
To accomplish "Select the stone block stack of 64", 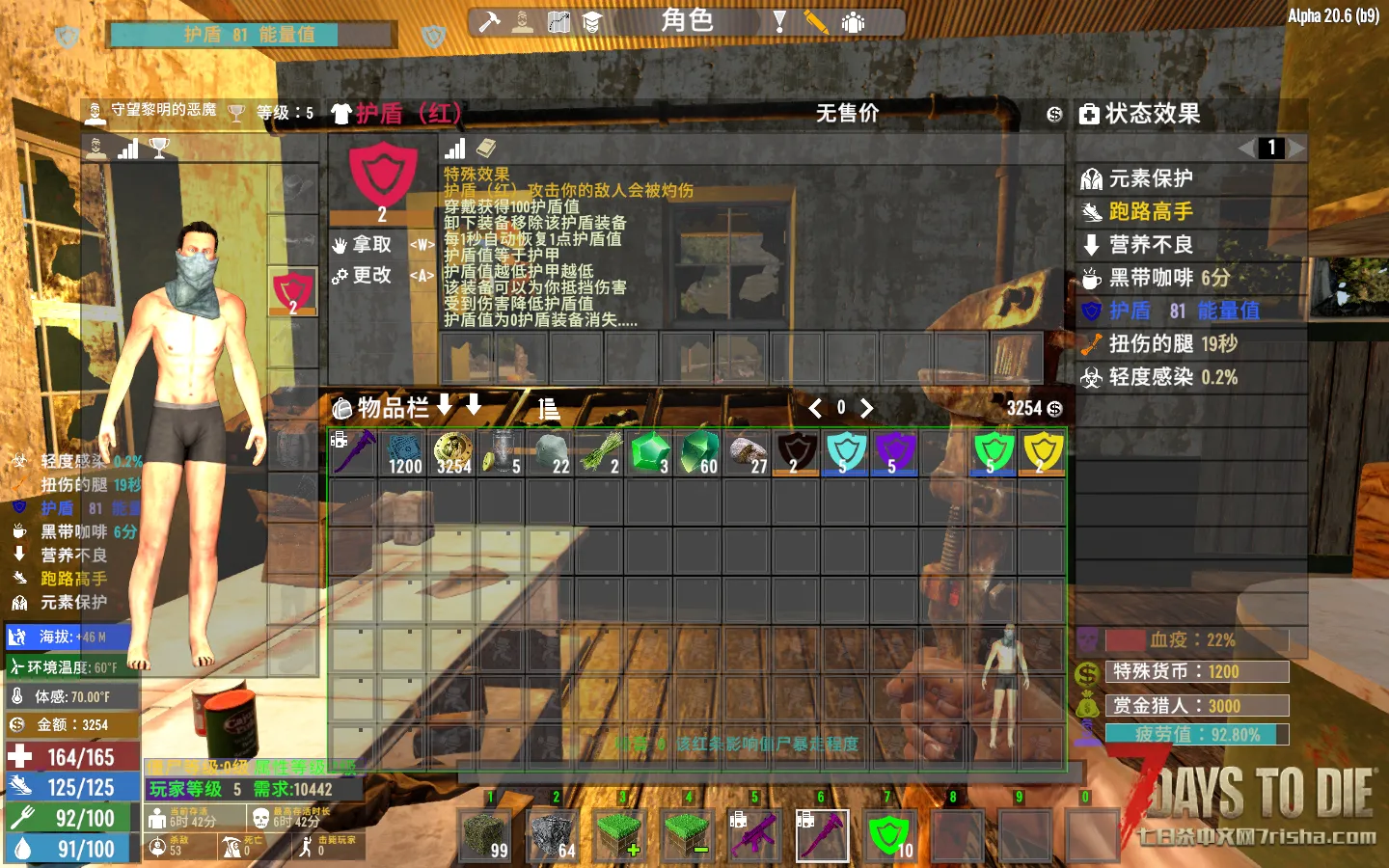I will click(x=554, y=835).
